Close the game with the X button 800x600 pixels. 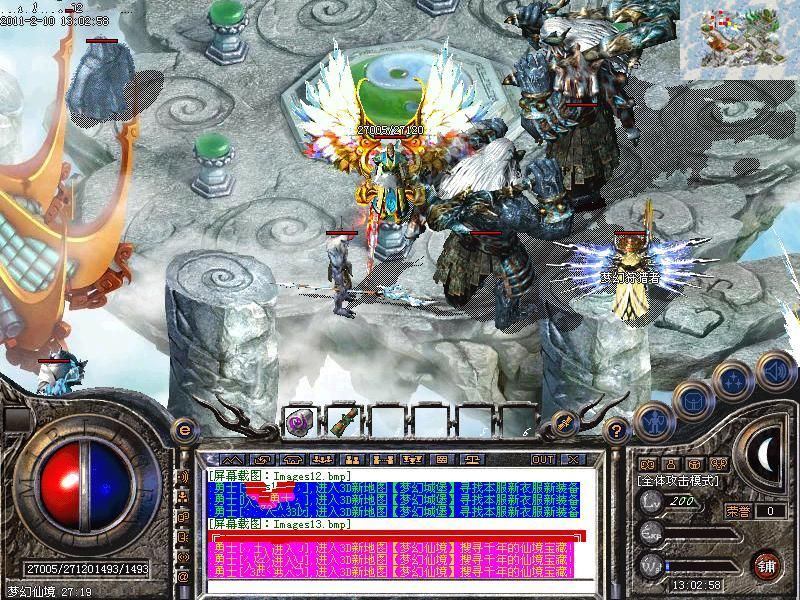pos(572,460)
